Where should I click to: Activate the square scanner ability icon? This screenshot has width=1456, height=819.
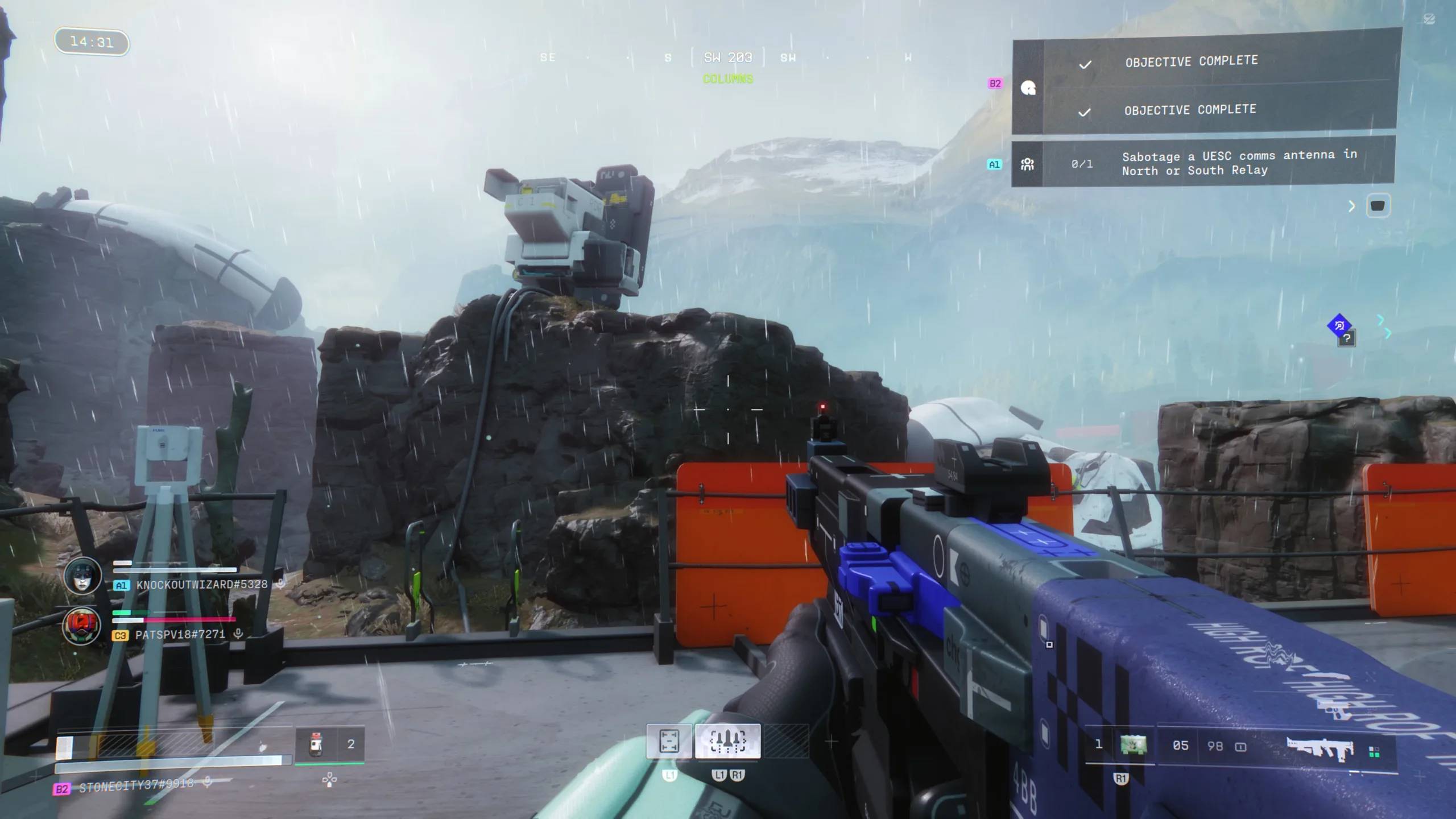(x=669, y=741)
